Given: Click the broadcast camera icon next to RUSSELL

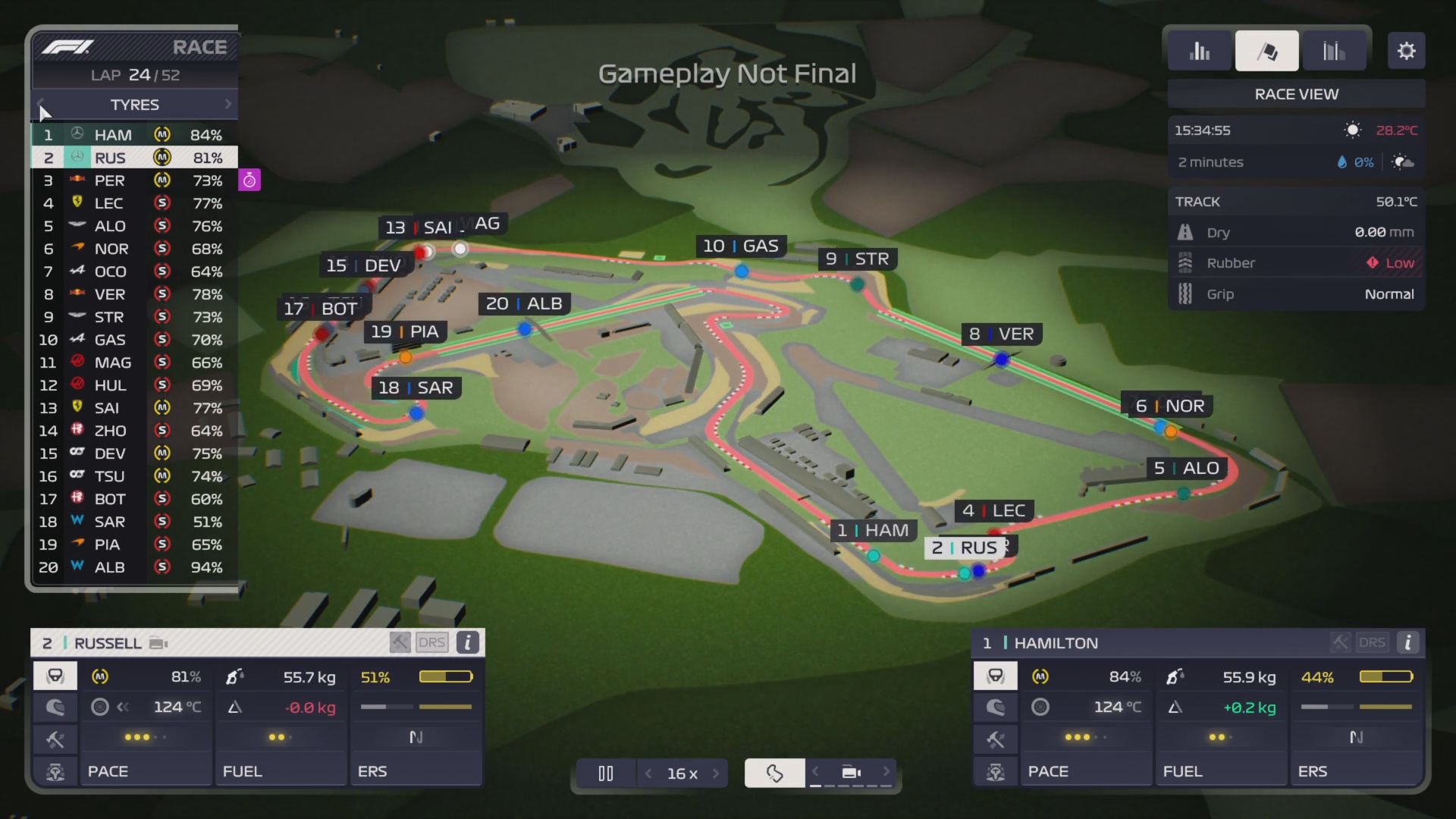Looking at the screenshot, I should (157, 642).
